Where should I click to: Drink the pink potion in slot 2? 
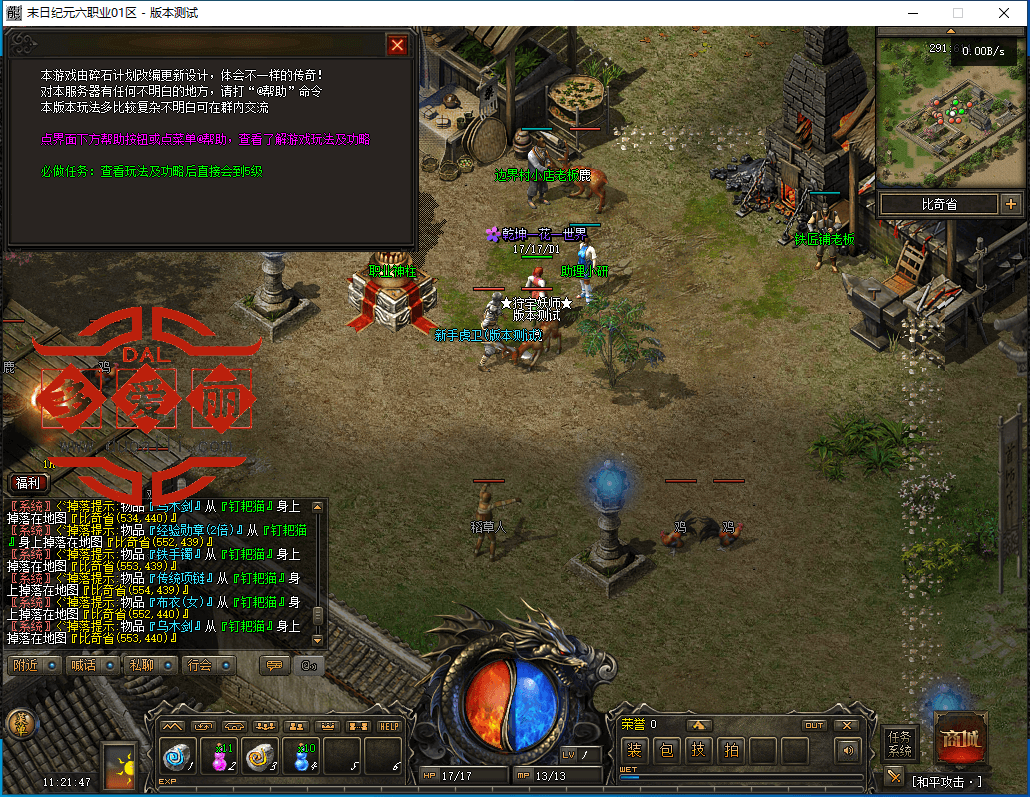click(x=220, y=757)
